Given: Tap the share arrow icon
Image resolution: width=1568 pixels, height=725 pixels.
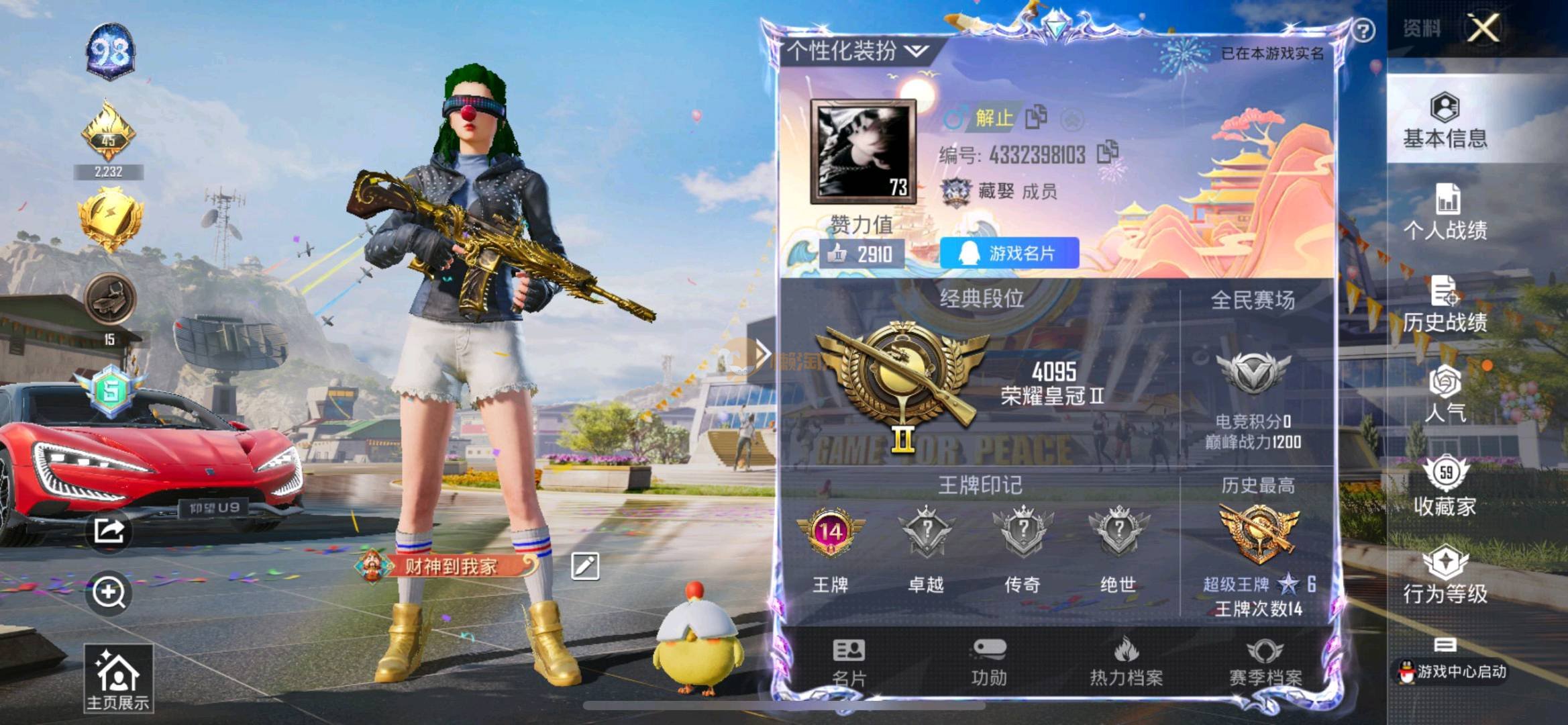Looking at the screenshot, I should 109,531.
